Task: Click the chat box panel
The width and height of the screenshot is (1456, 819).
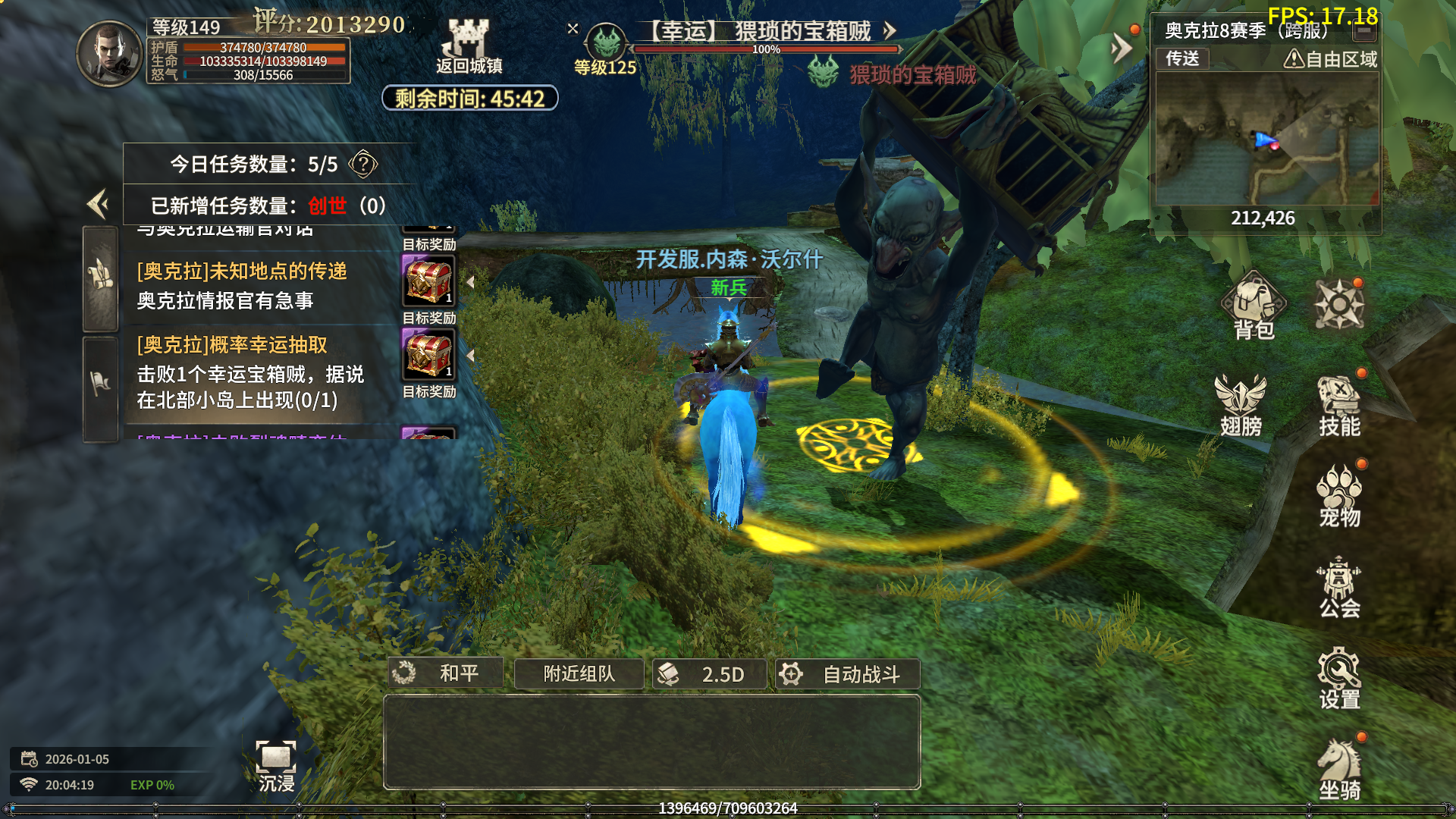Action: pos(651,742)
